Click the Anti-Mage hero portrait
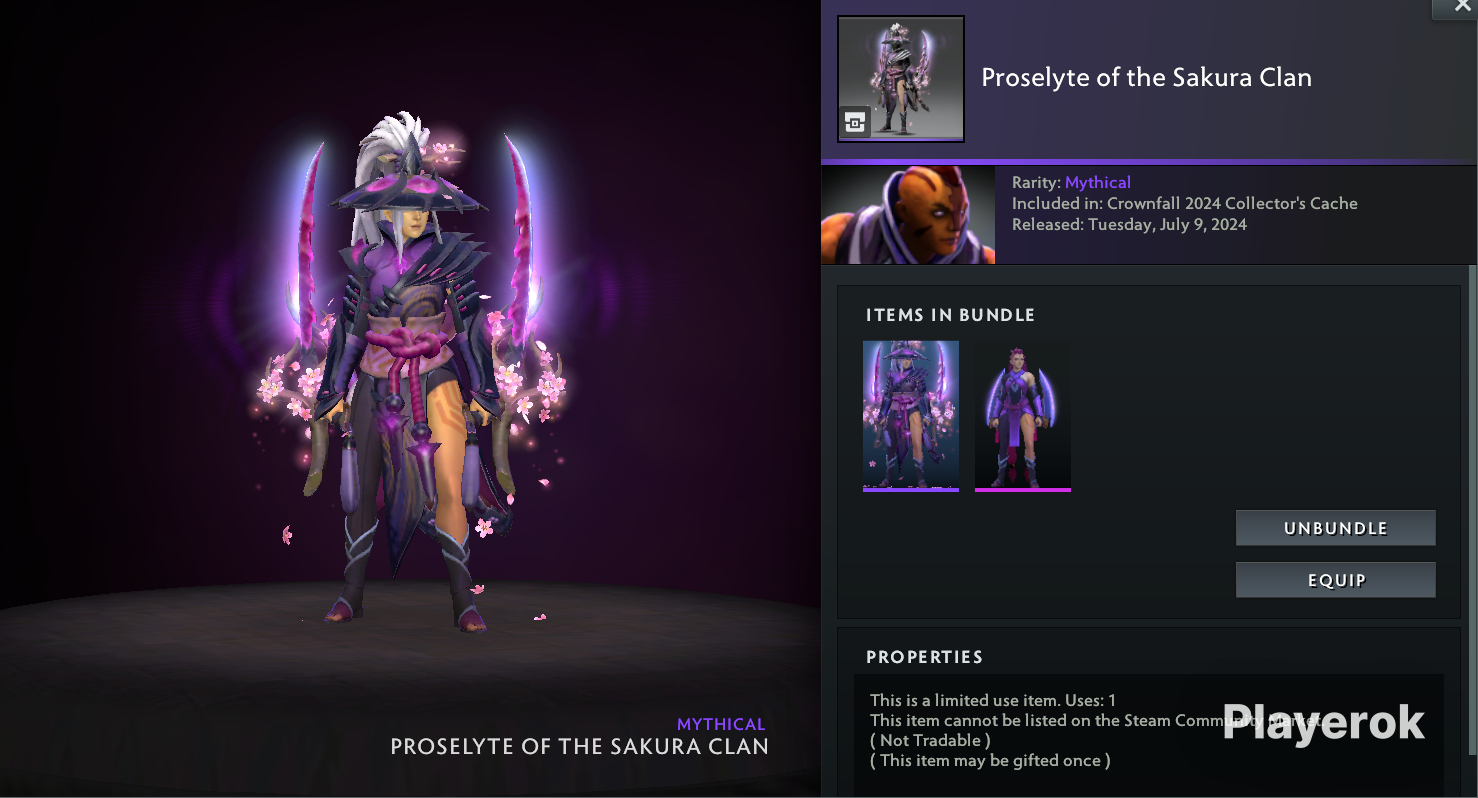 click(x=908, y=215)
